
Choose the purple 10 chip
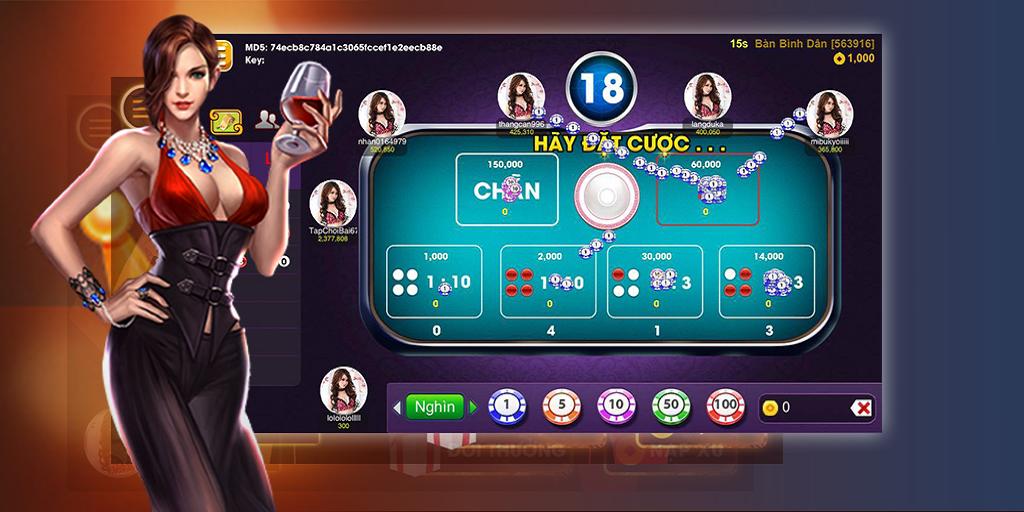coord(616,407)
